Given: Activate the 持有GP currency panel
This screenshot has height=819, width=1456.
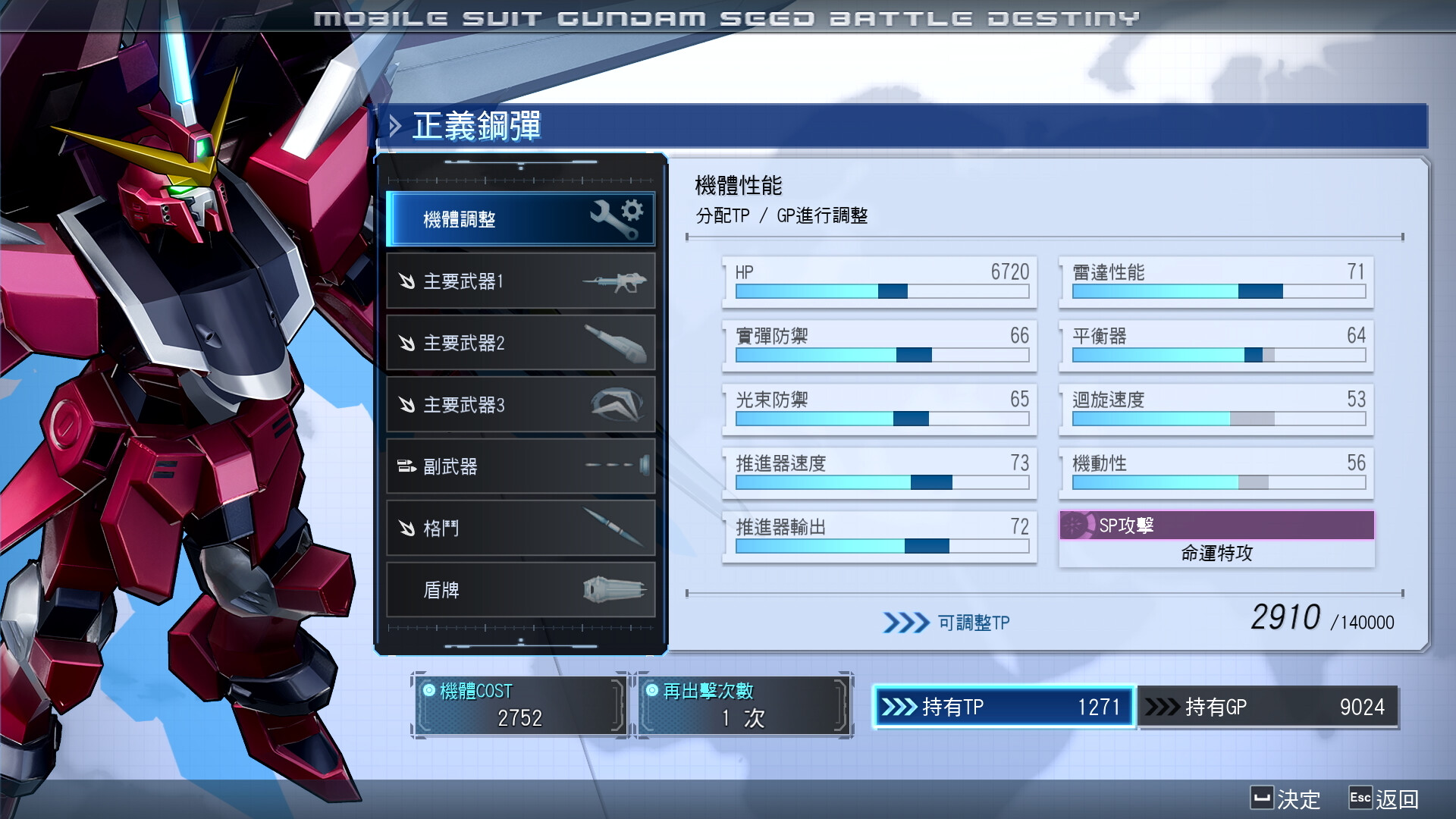Looking at the screenshot, I should tap(1268, 707).
